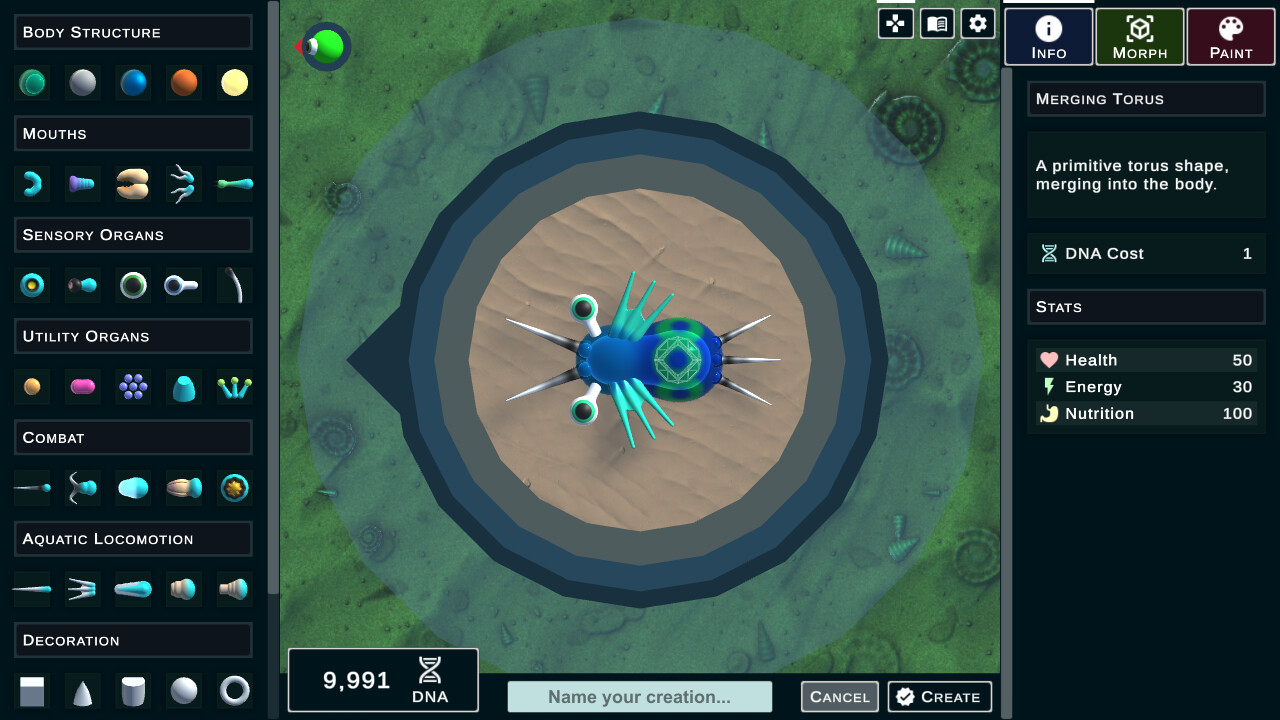The height and width of the screenshot is (720, 1280).
Task: Choose the purple cluster utility organ
Action: pyautogui.click(x=133, y=386)
